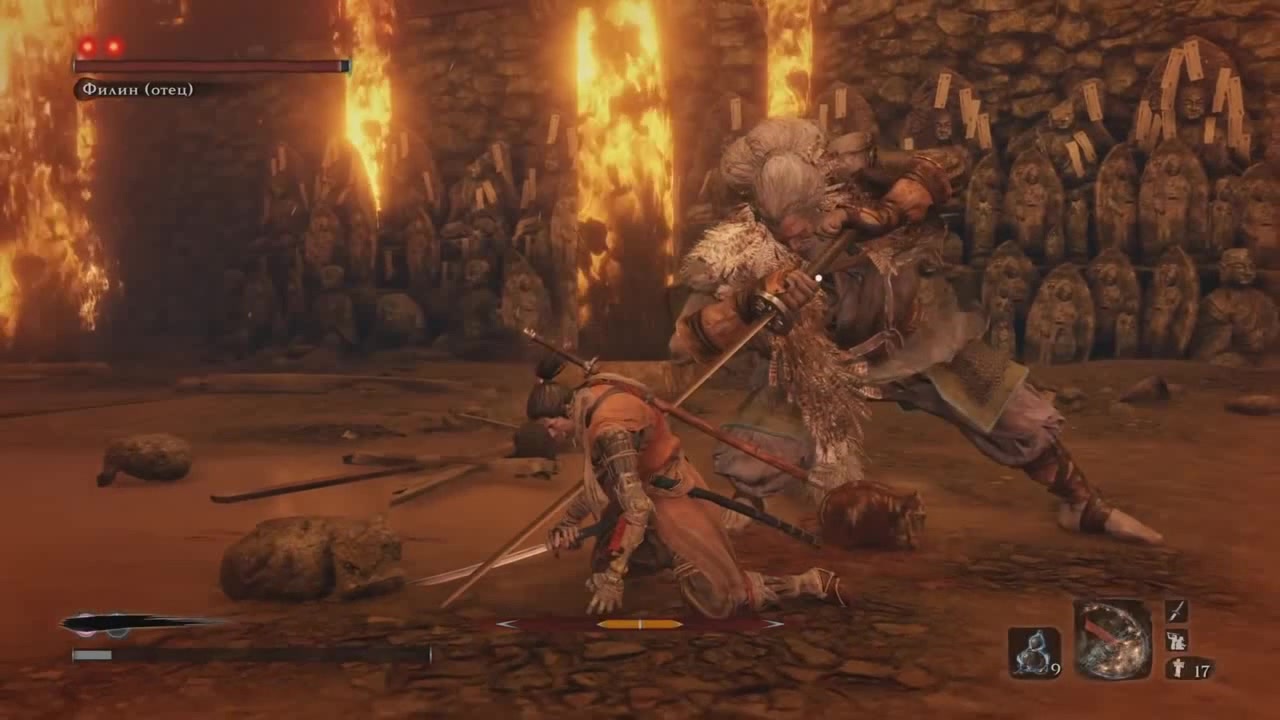Click the small sword combat art icon
1280x720 pixels.
pyautogui.click(x=1176, y=611)
